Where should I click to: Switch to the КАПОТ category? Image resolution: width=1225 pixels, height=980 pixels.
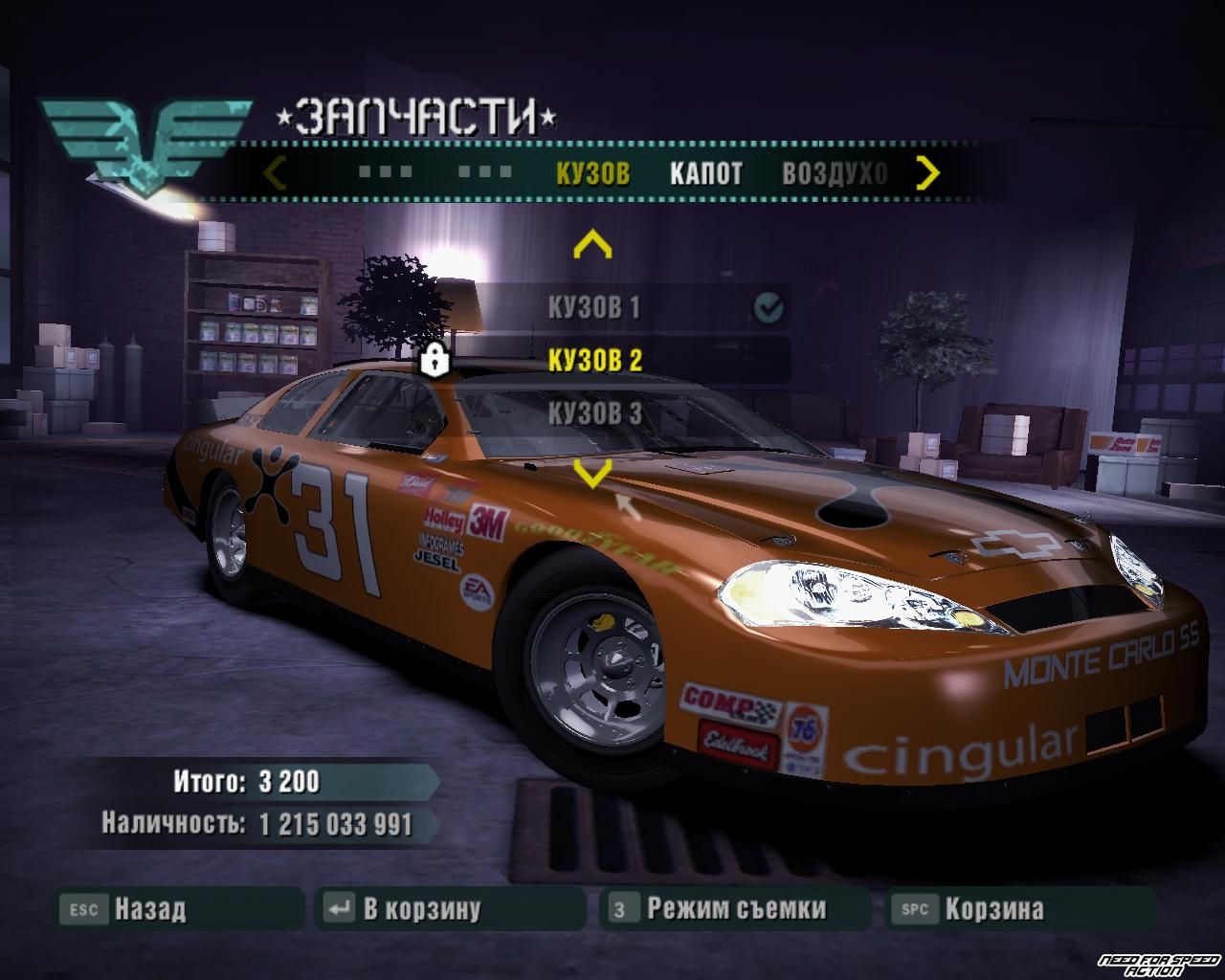705,173
